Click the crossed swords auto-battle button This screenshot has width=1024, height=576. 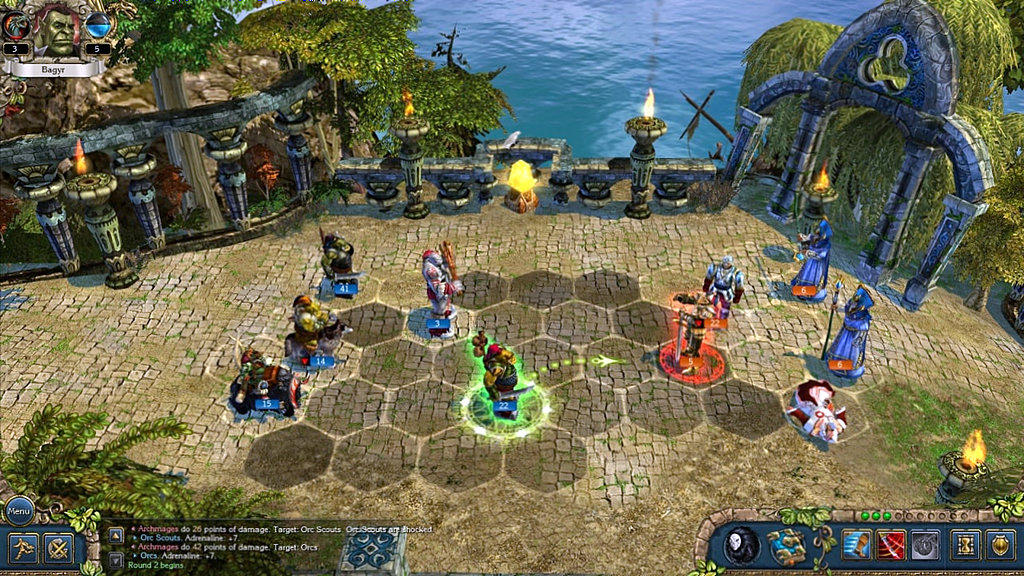coord(57,548)
